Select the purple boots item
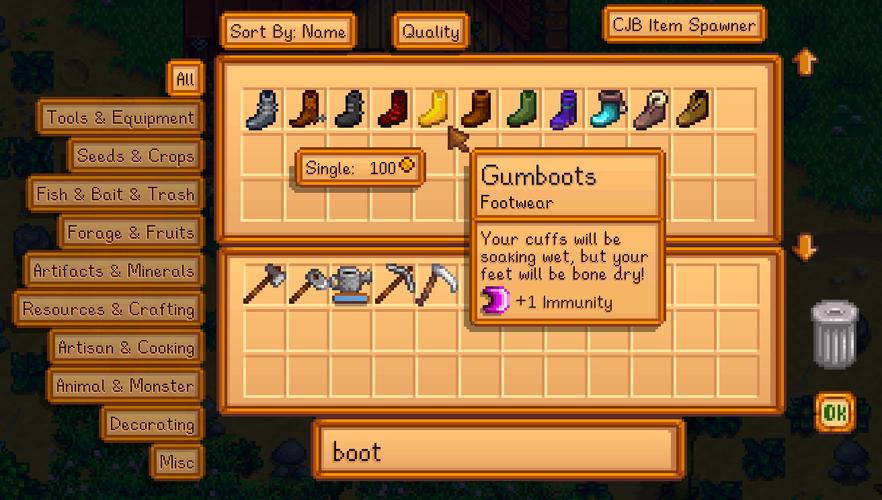The width and height of the screenshot is (882, 500). [x=567, y=109]
